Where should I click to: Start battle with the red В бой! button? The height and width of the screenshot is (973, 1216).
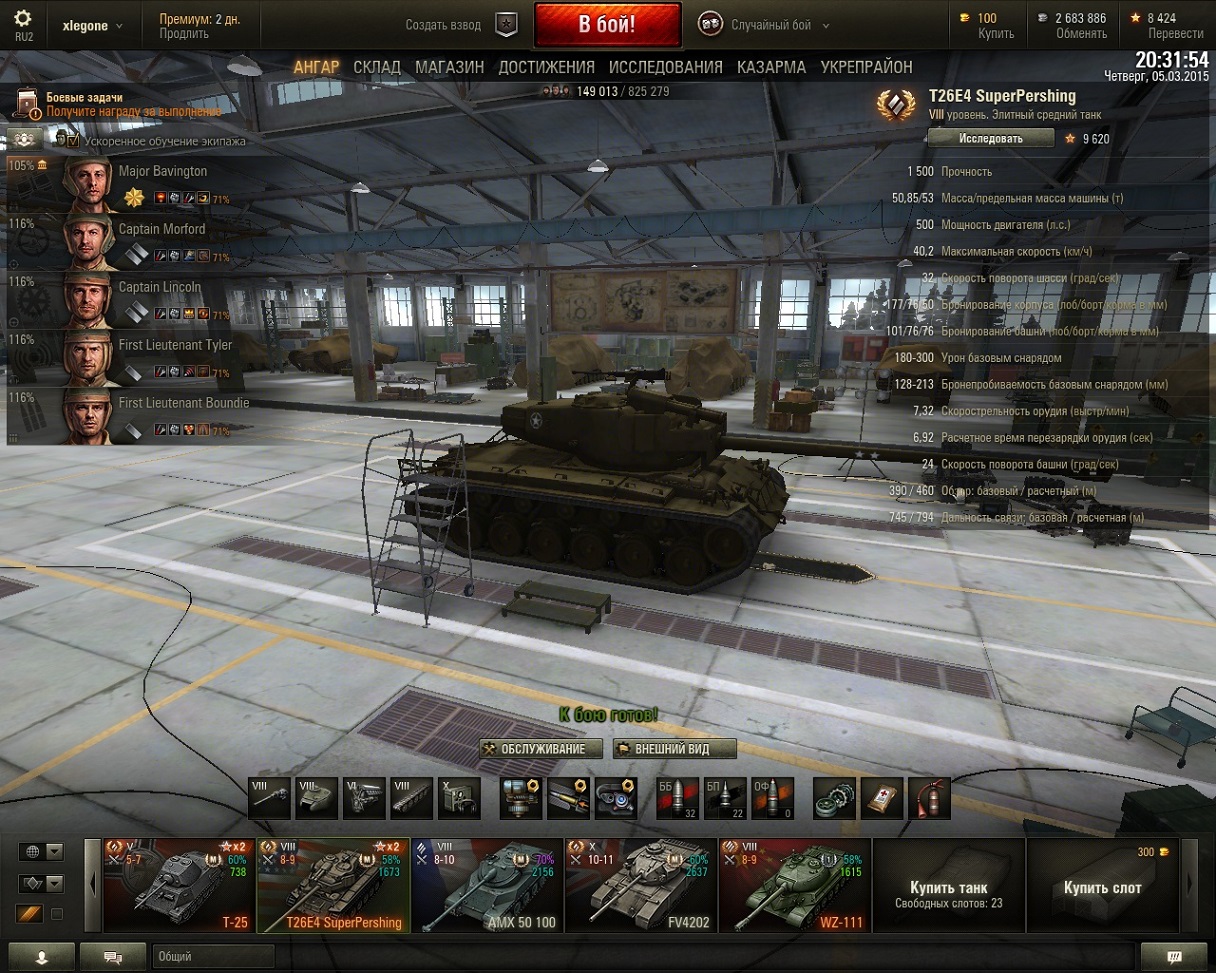607,24
